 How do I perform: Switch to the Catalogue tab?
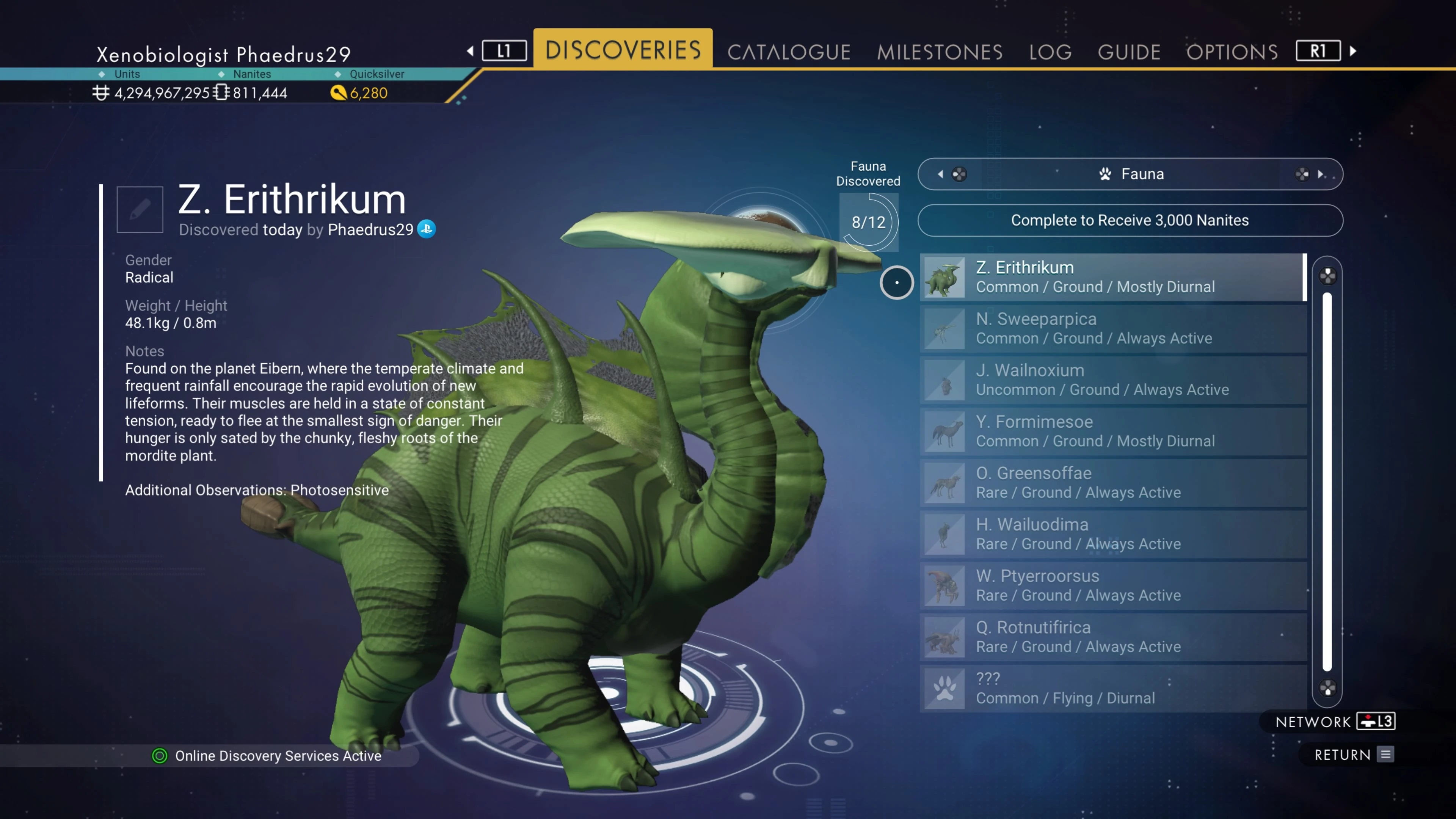click(789, 52)
